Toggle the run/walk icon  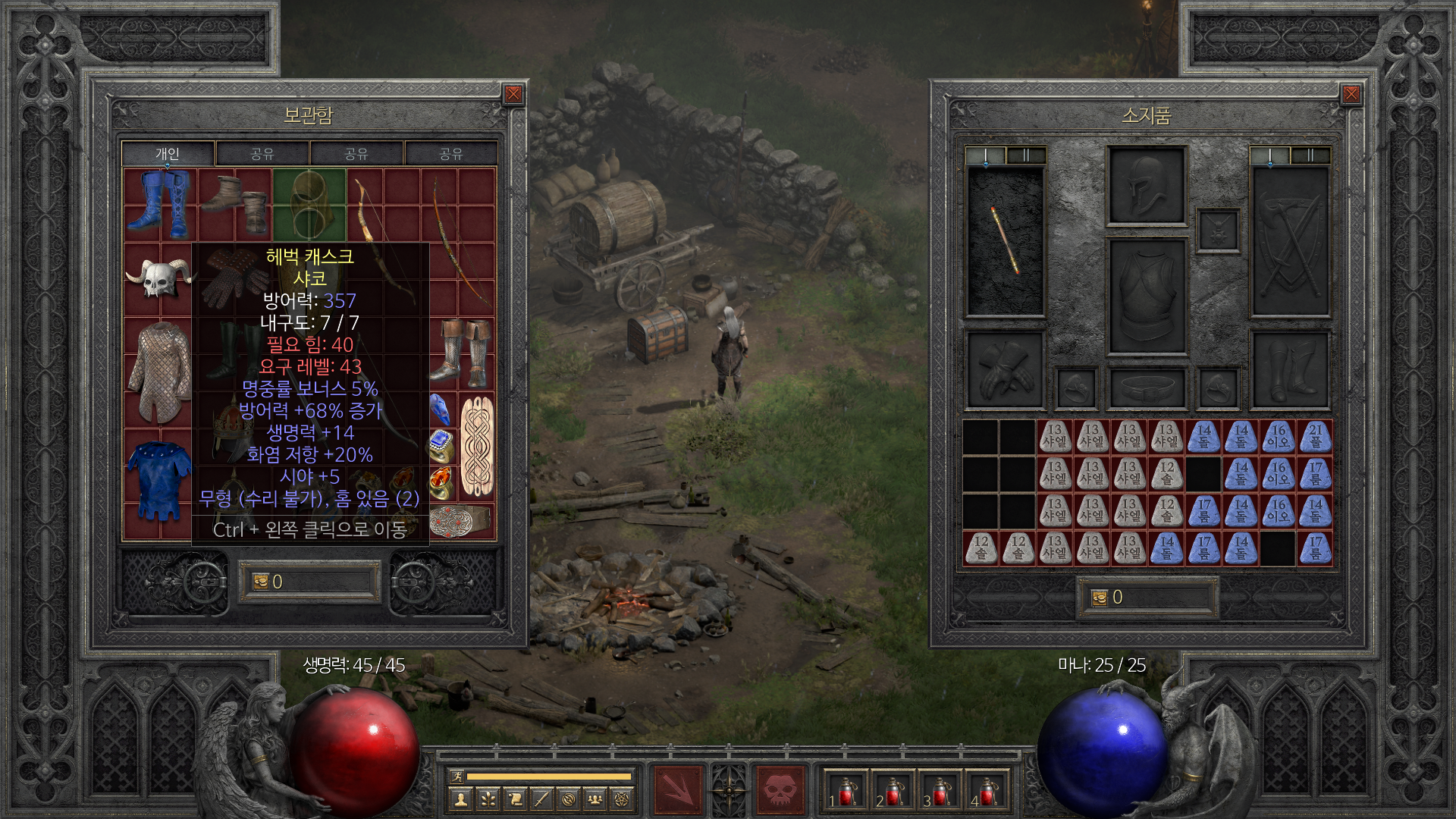point(457,777)
